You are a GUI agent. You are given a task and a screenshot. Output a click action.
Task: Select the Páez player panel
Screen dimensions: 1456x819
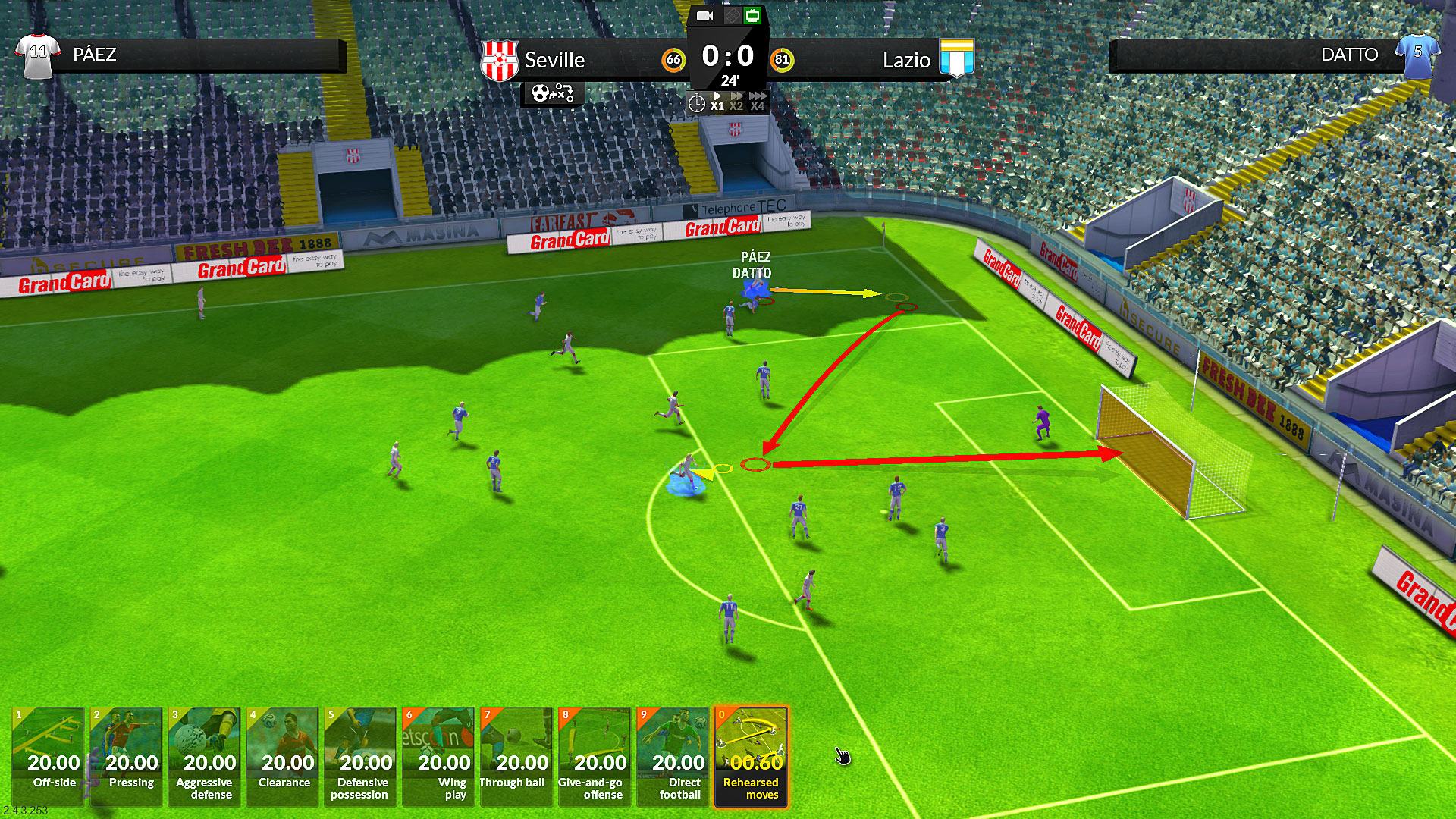(180, 55)
